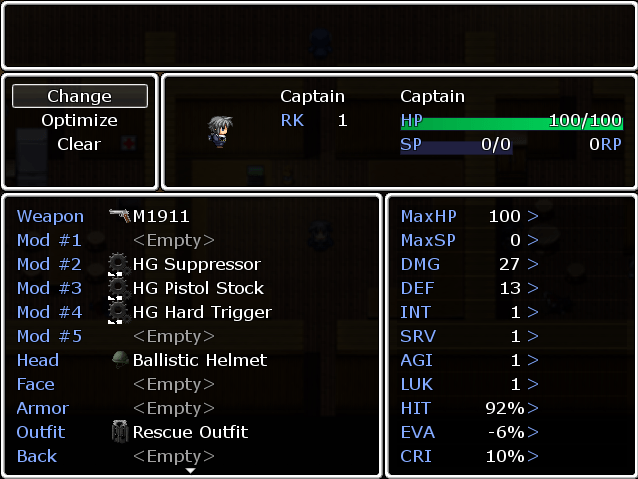
Task: Click the Captain character sprite
Action: [x=220, y=132]
